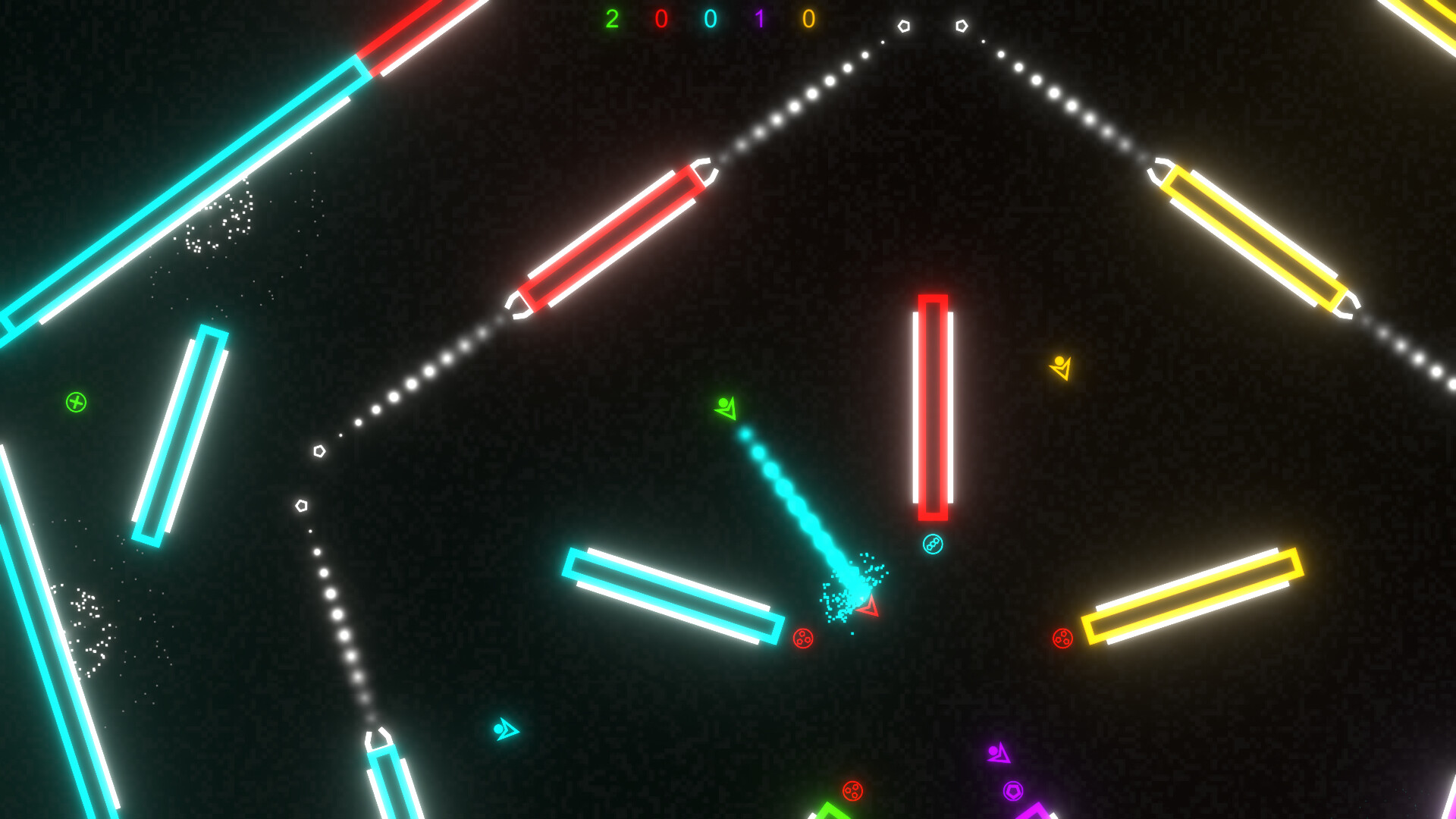Click the red triple-pellet power-up near the explosion
This screenshot has height=819, width=1456.
tap(803, 637)
